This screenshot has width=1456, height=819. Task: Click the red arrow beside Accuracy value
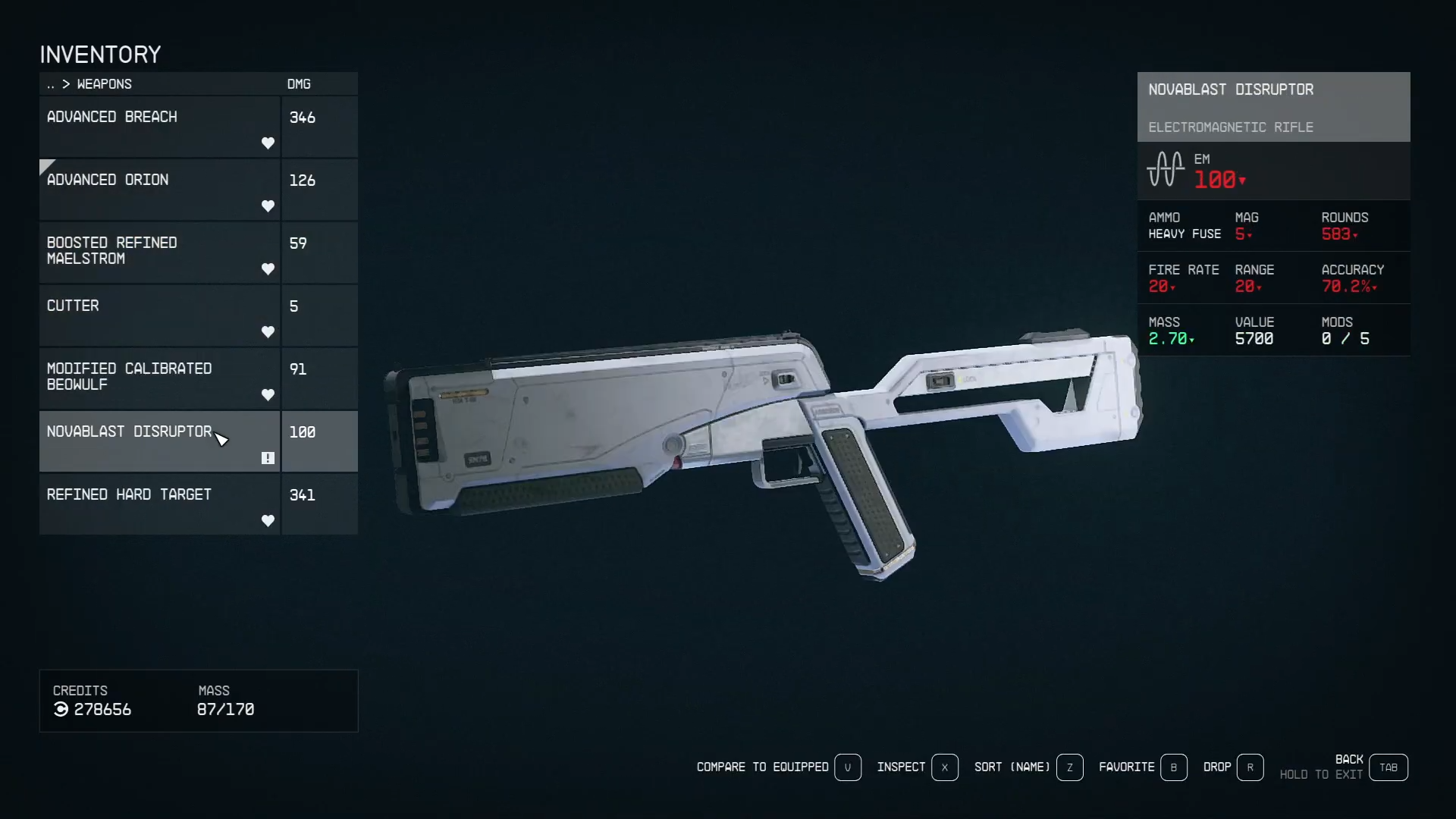pos(1373,287)
